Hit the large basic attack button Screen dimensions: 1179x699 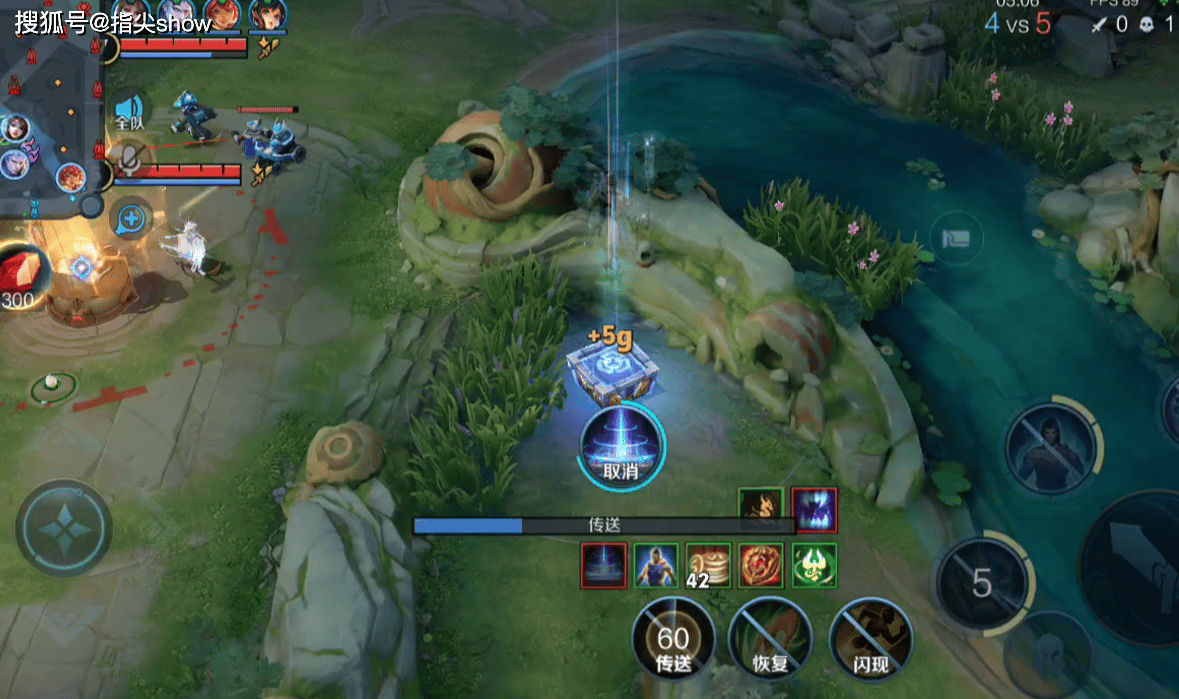click(1140, 572)
